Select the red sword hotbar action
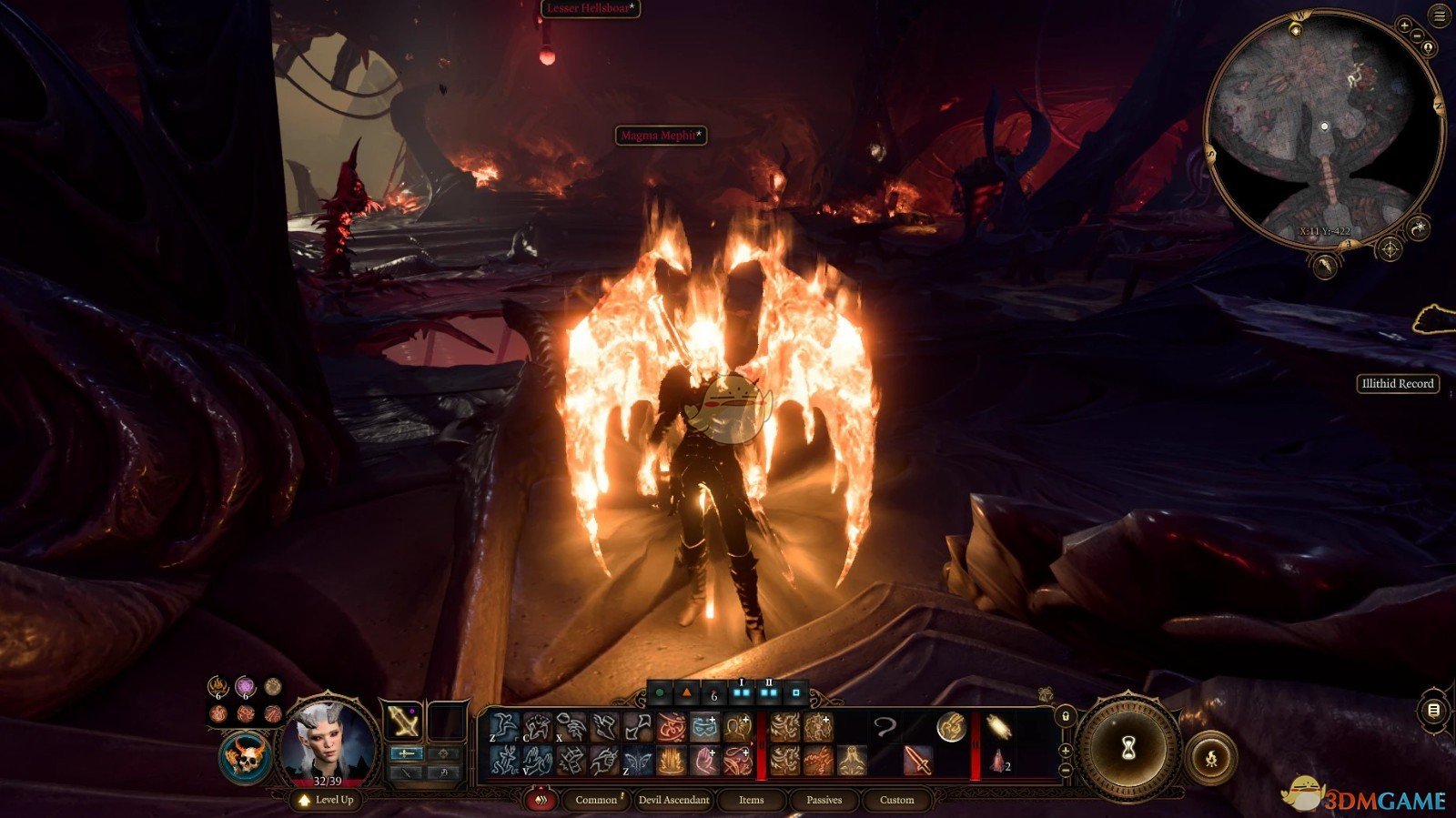This screenshot has width=1456, height=818. pos(916,761)
